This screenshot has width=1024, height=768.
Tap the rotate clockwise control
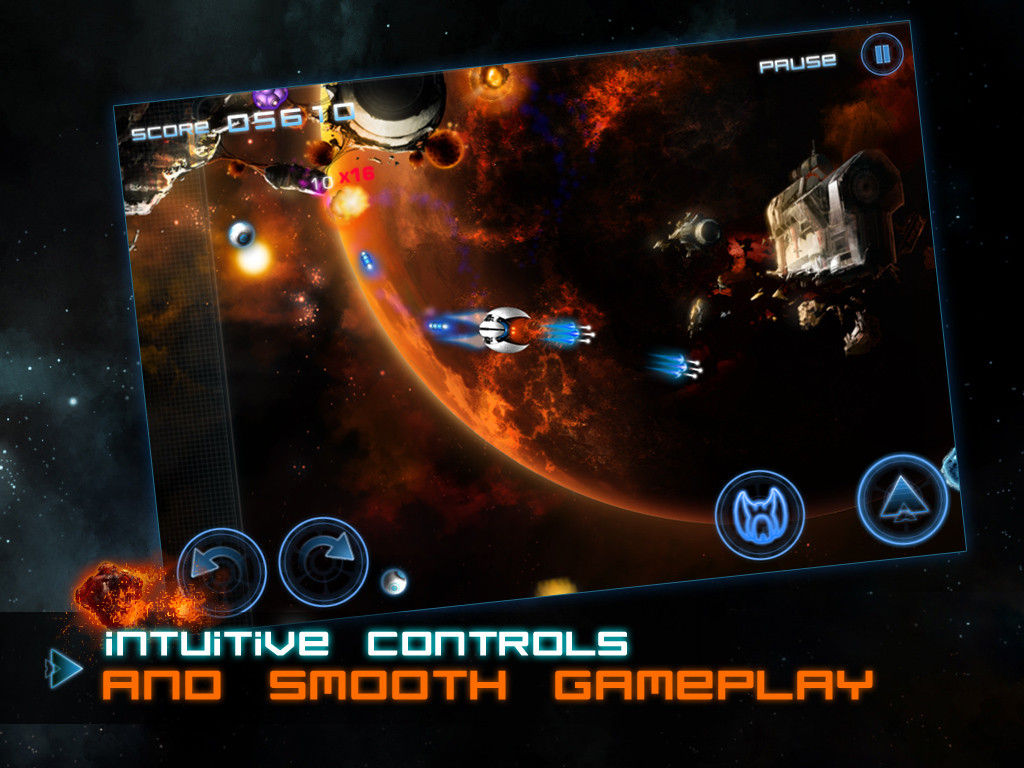tap(323, 561)
